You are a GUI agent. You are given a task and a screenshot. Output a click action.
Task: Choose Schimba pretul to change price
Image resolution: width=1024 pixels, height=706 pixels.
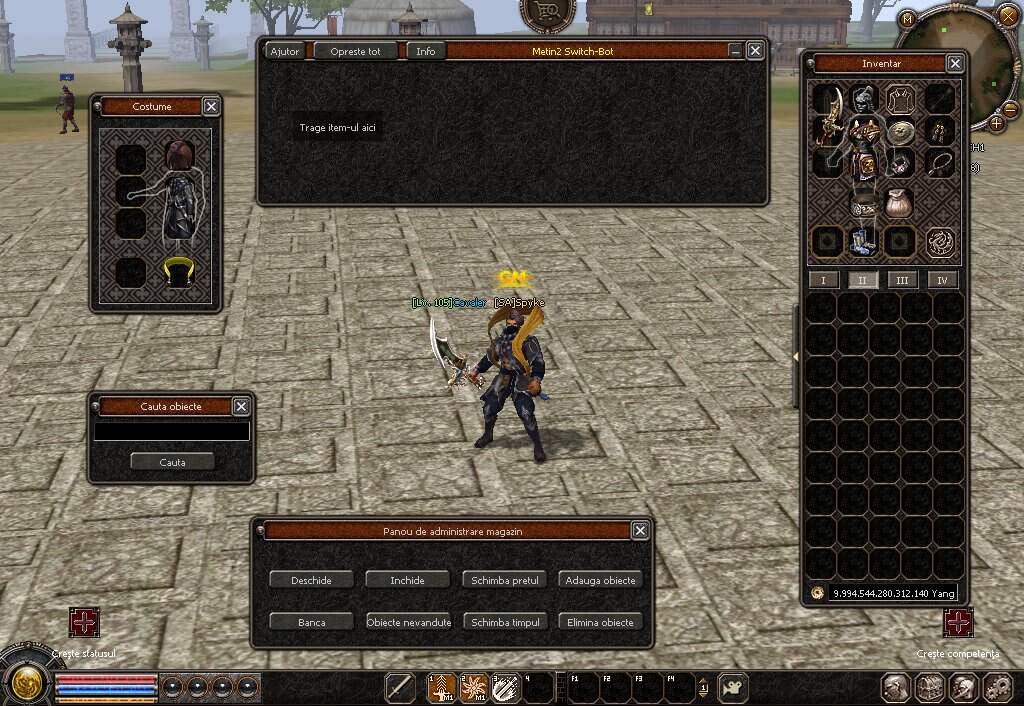pyautogui.click(x=505, y=580)
